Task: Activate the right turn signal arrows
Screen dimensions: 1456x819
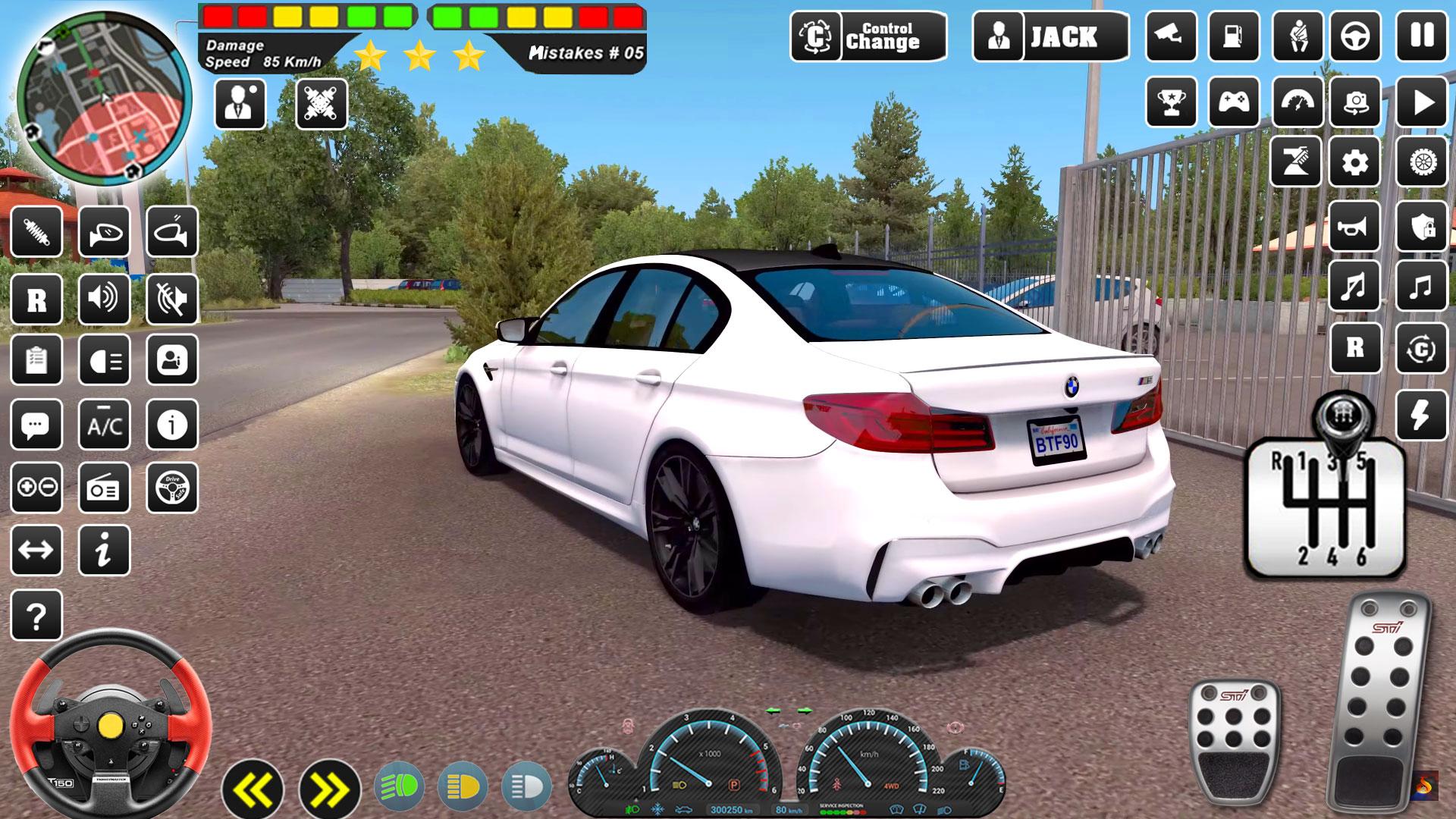Action: pos(329,790)
